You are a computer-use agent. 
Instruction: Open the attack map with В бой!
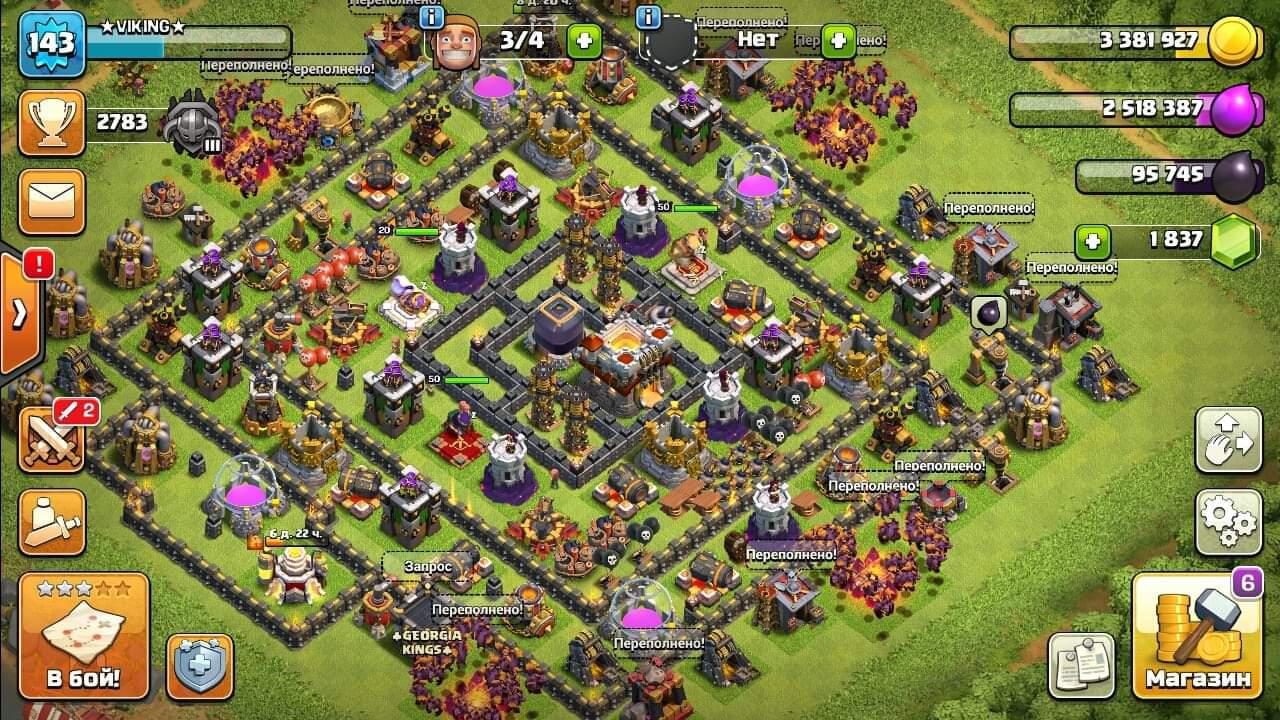click(84, 635)
